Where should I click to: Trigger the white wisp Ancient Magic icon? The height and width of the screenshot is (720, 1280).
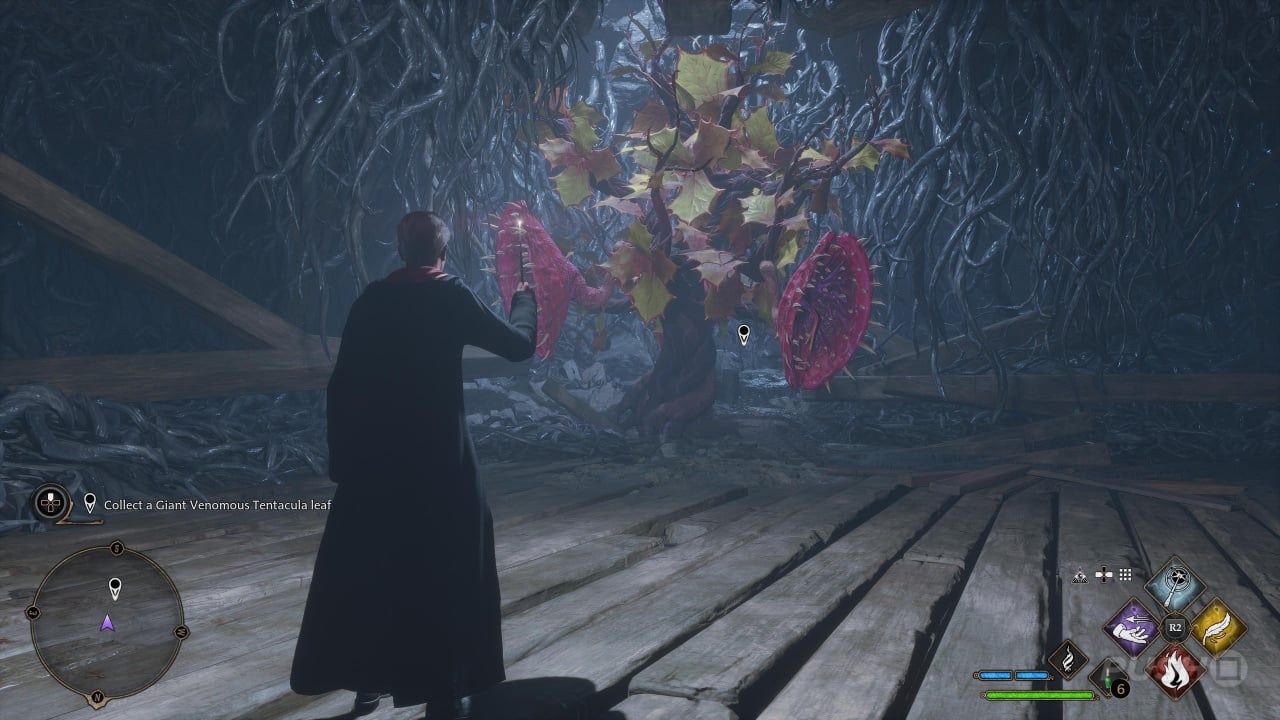(x=1067, y=659)
